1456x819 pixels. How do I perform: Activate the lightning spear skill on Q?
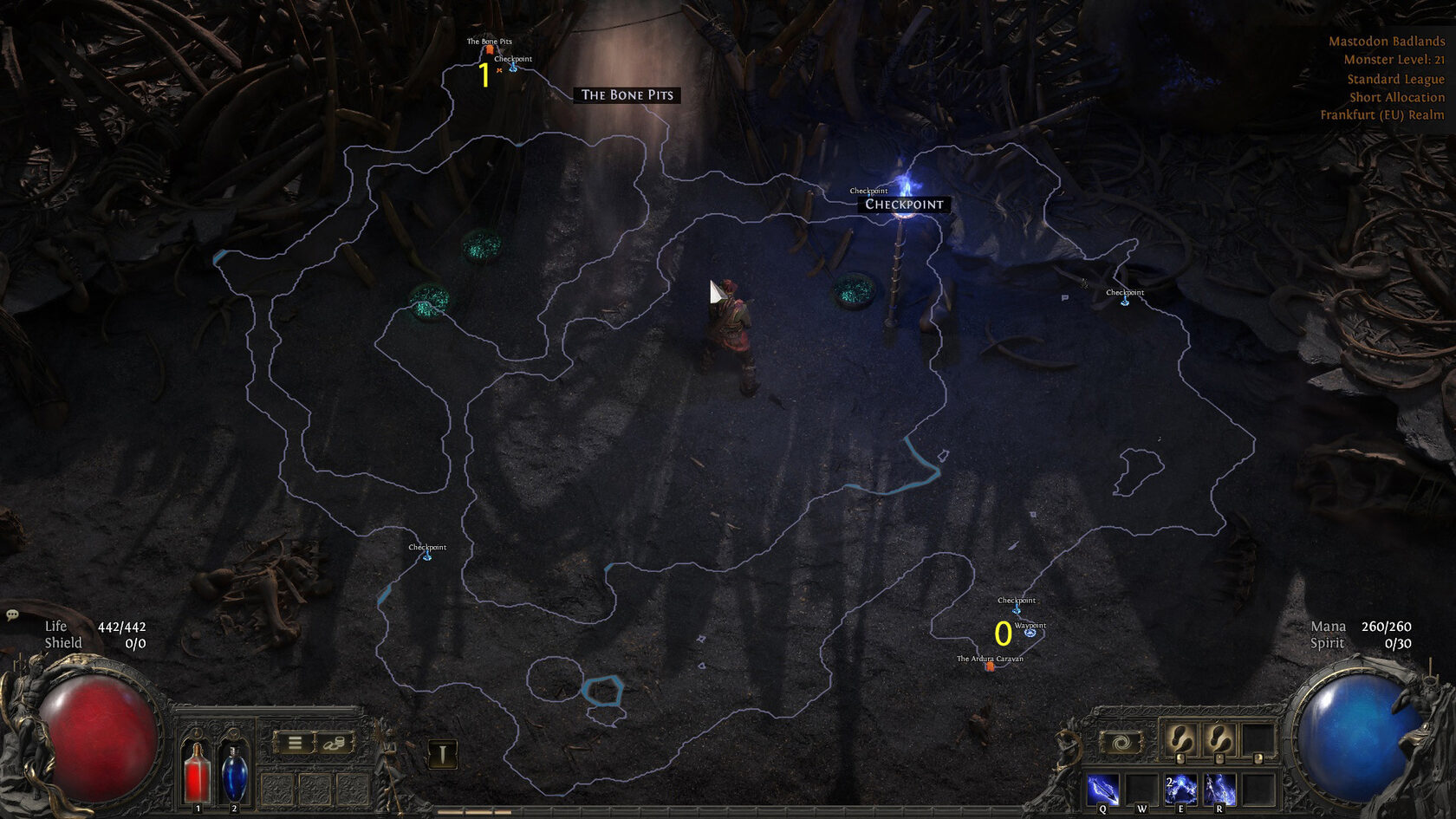1102,790
